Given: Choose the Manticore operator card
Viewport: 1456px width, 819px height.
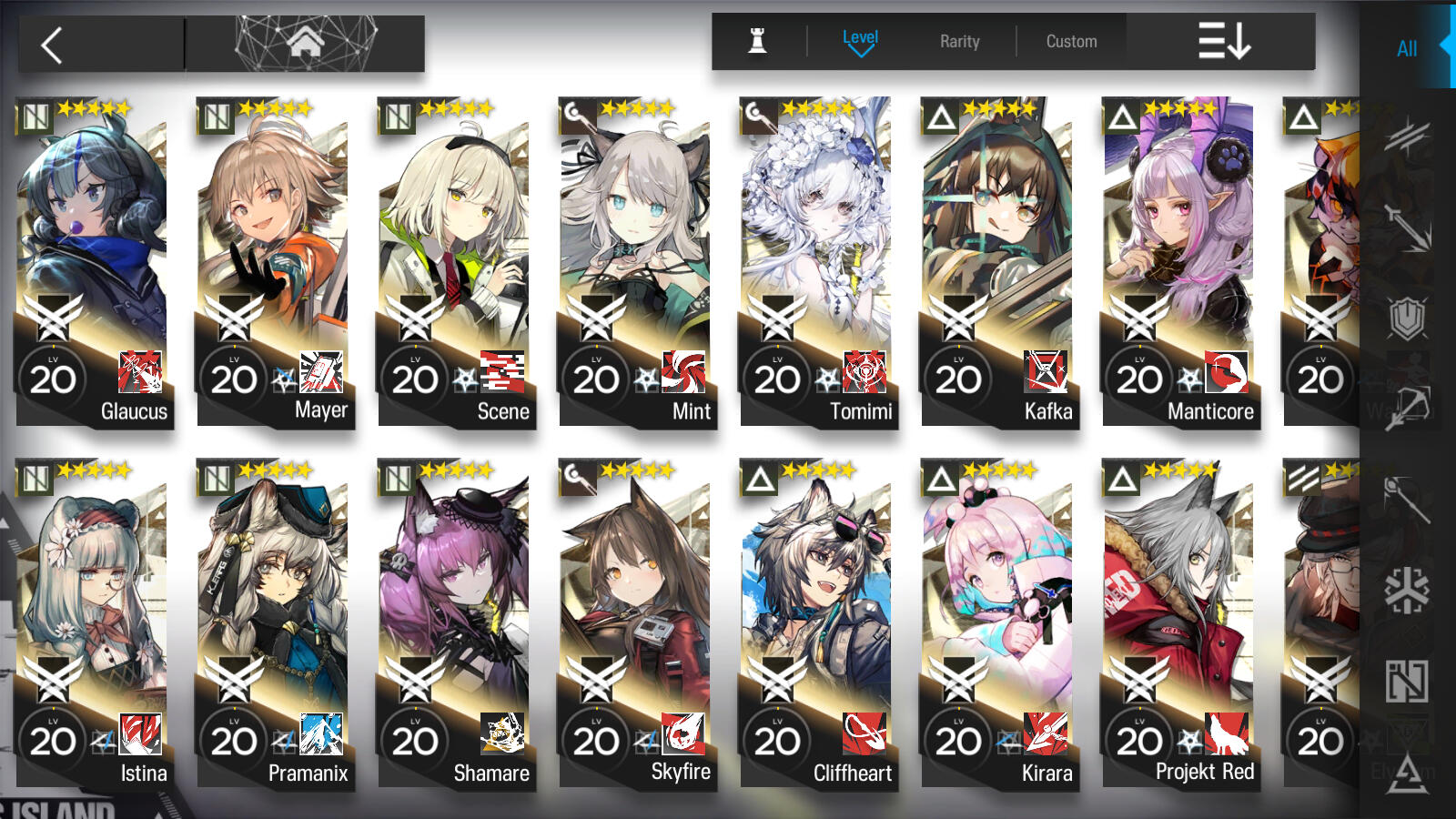Looking at the screenshot, I should 1178,262.
